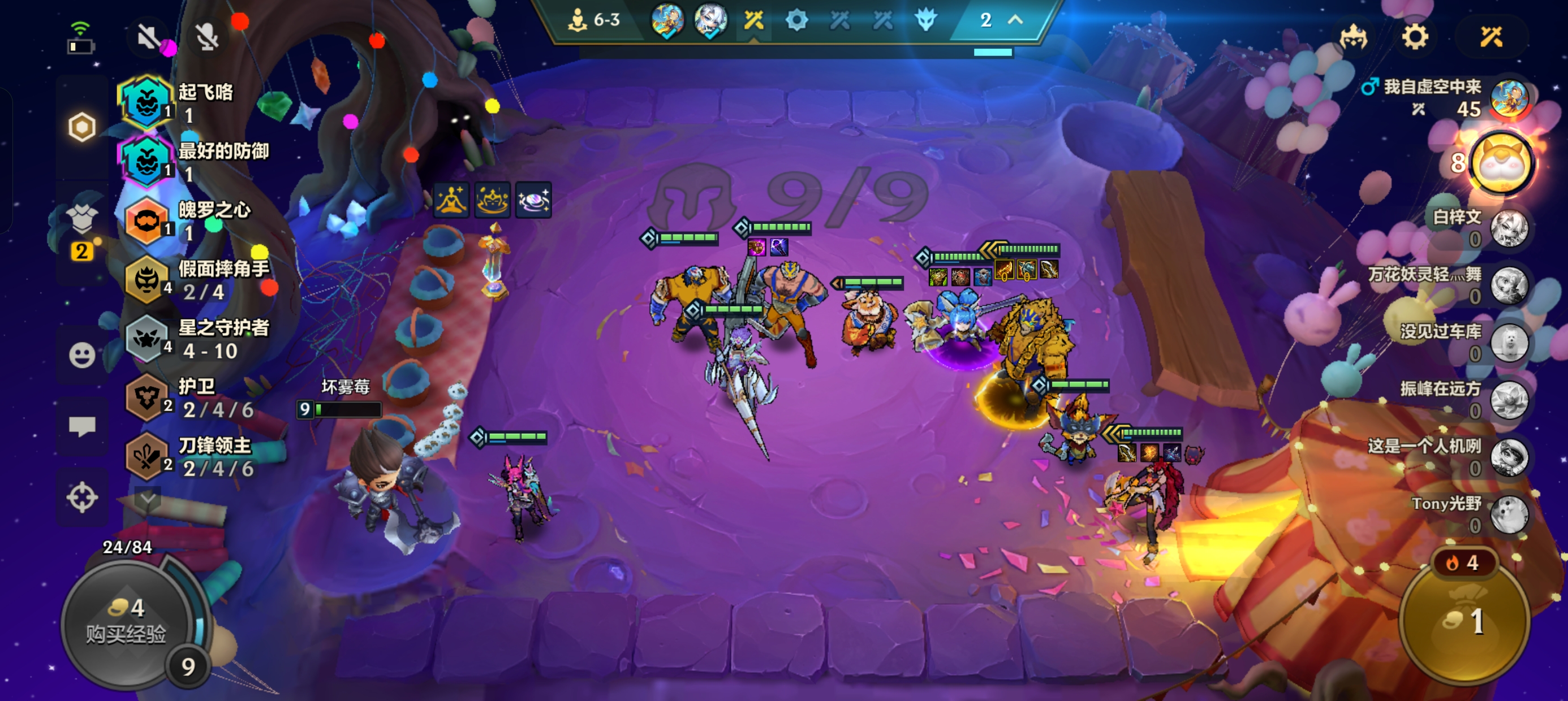Screen dimensions: 1568x701
Task: Expand the trait list down arrow
Action: tap(147, 499)
